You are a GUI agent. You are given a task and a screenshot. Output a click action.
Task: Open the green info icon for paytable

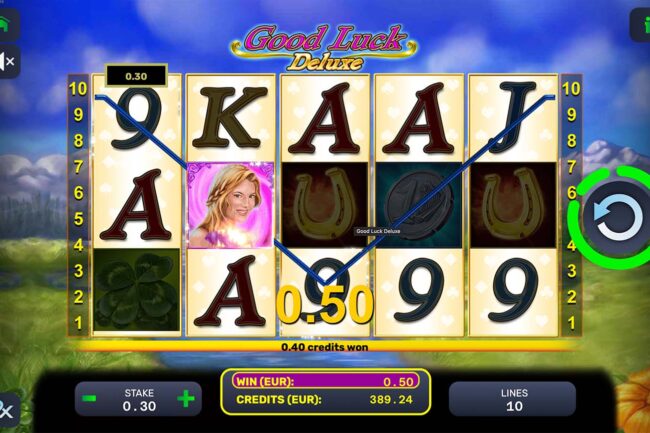[x=641, y=25]
